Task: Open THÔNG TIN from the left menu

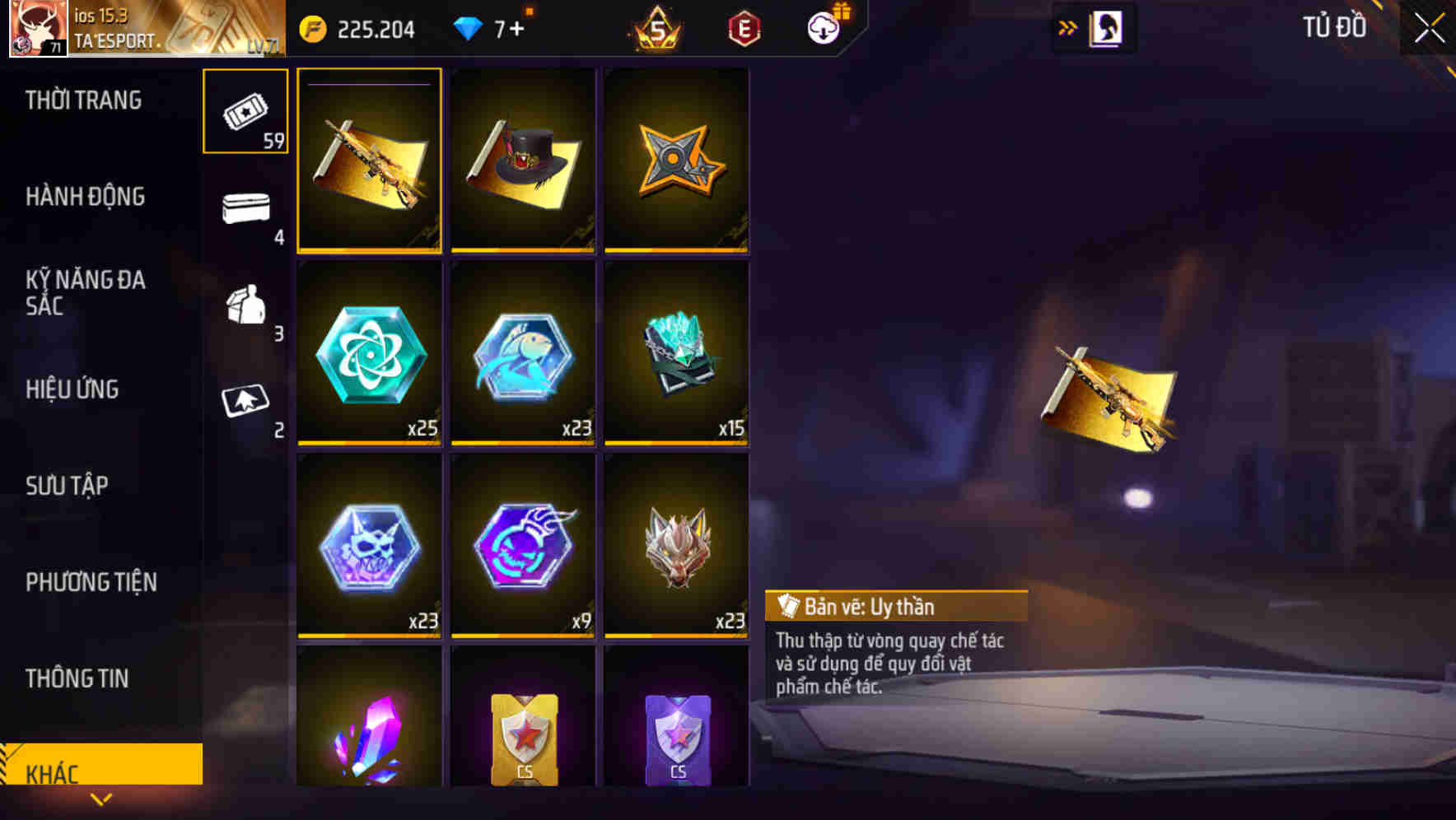Action: coord(77,678)
